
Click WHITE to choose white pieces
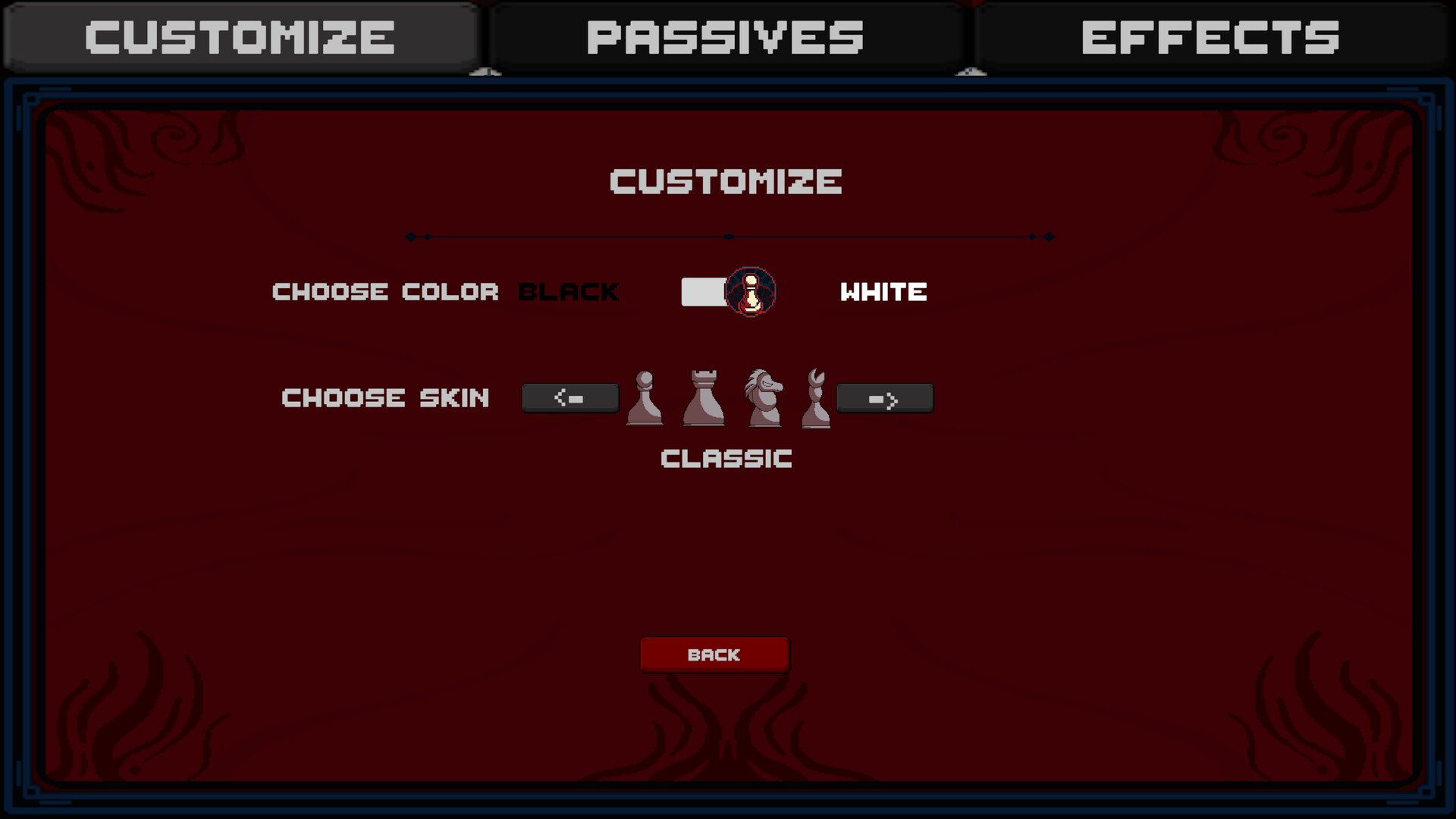(x=882, y=291)
